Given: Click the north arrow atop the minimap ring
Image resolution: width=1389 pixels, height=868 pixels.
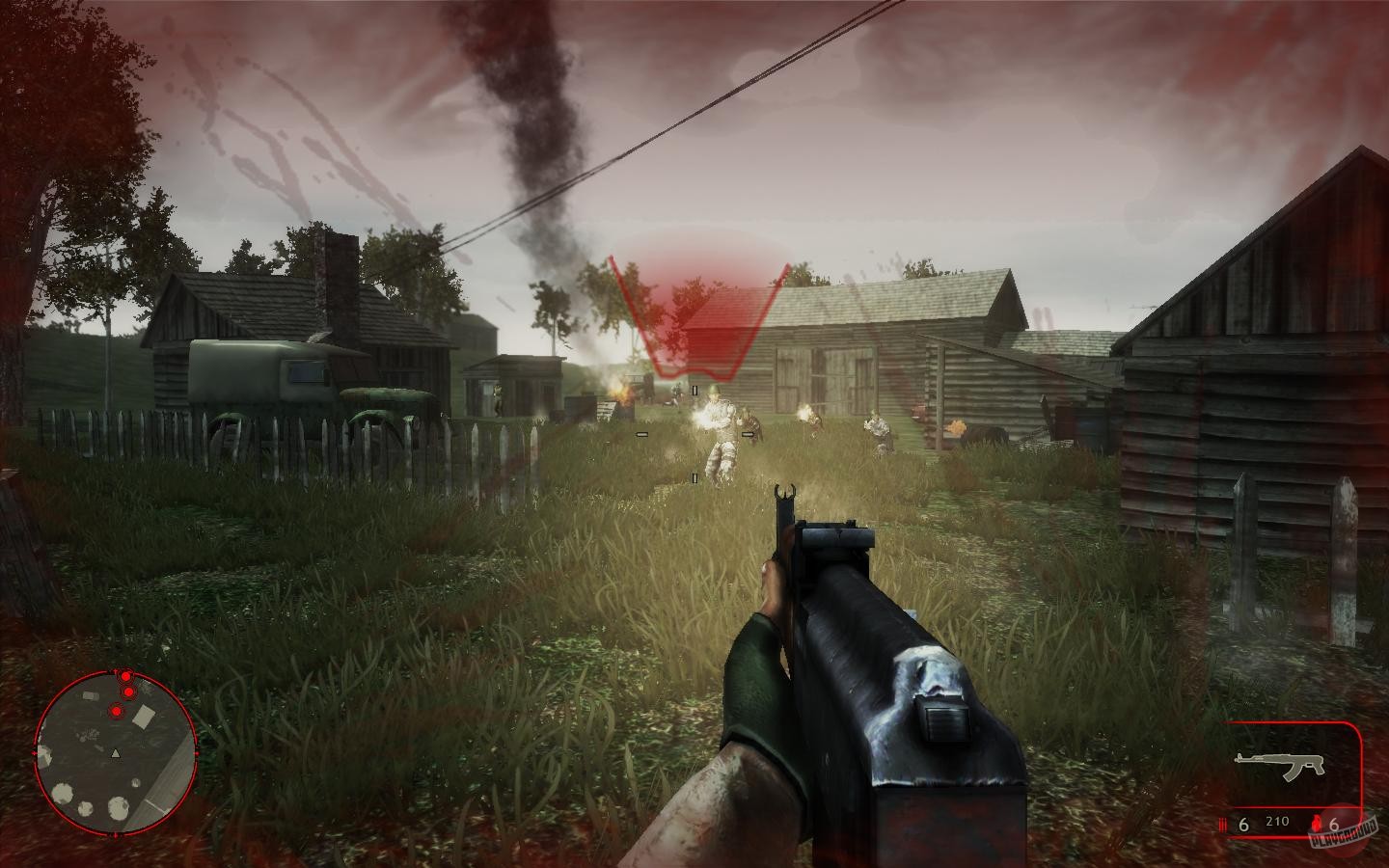Looking at the screenshot, I should pos(115,670).
